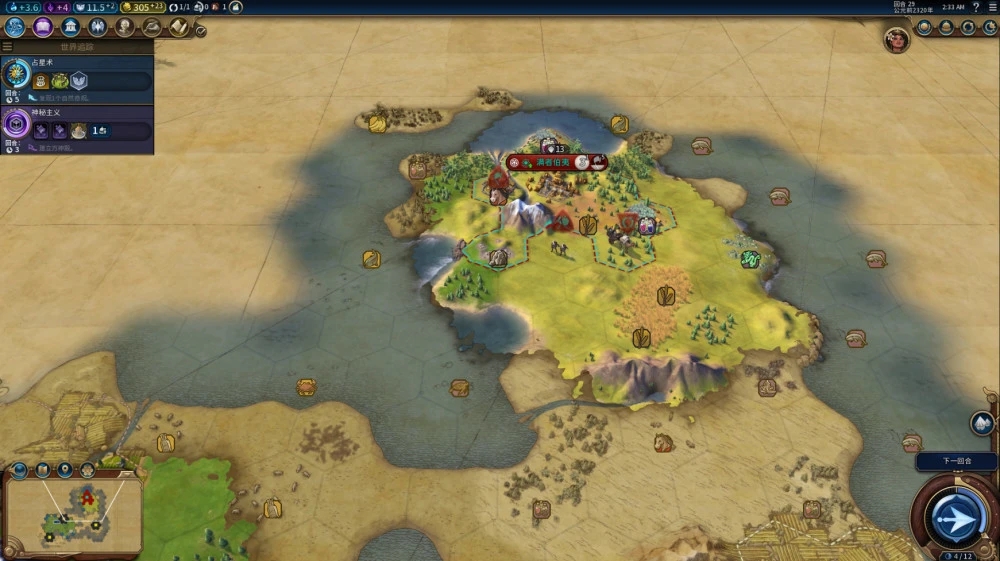Open the purple civics tree button

42,27
